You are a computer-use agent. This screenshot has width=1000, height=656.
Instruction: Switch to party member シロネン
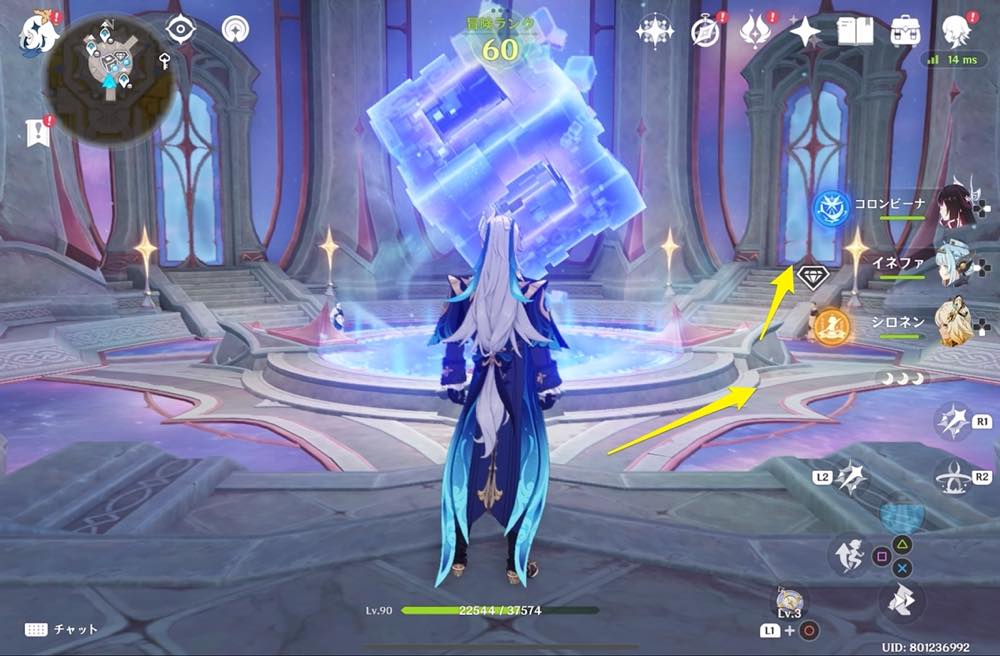click(955, 321)
